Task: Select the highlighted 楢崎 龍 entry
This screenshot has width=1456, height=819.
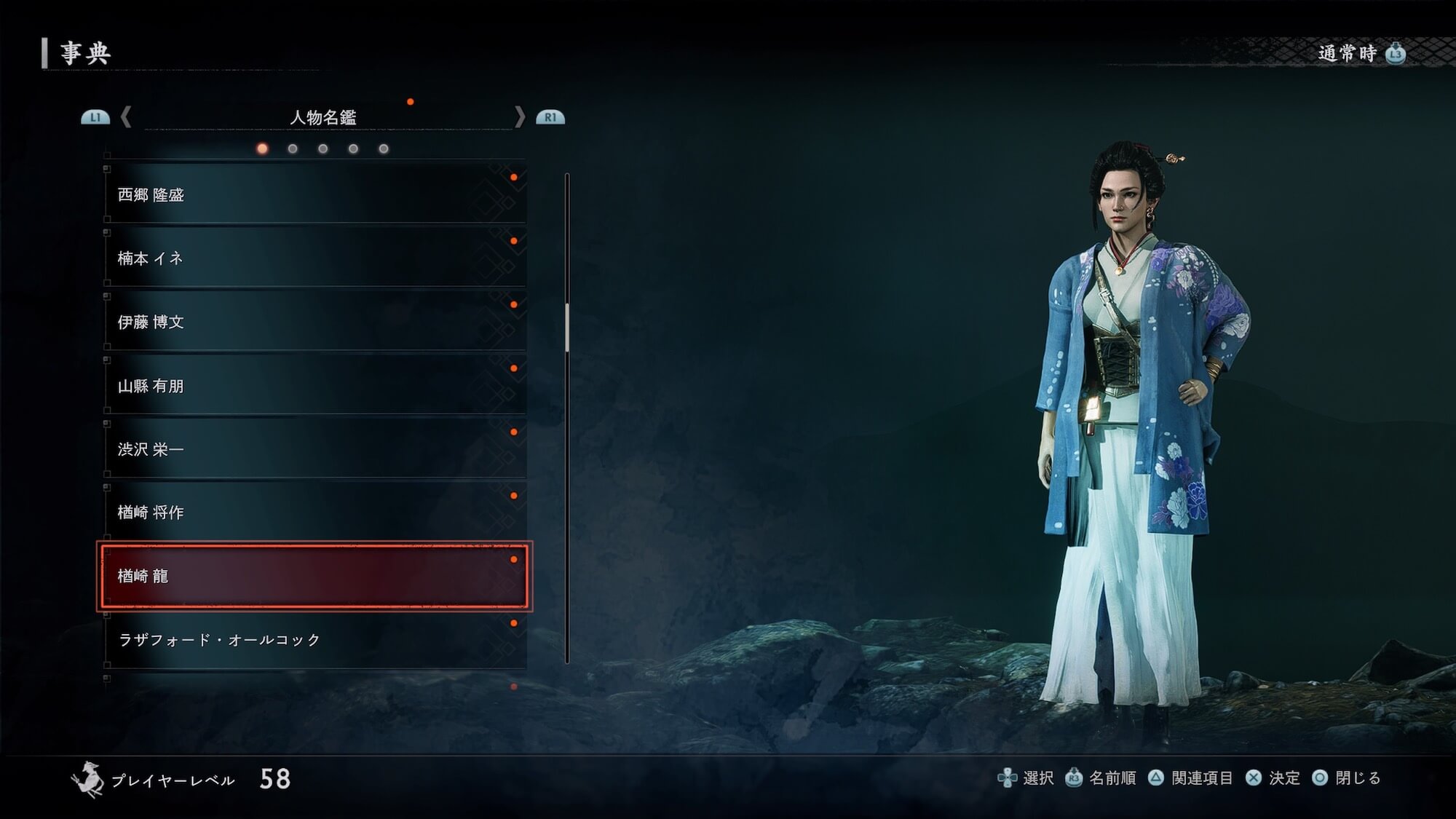Action: (x=314, y=576)
